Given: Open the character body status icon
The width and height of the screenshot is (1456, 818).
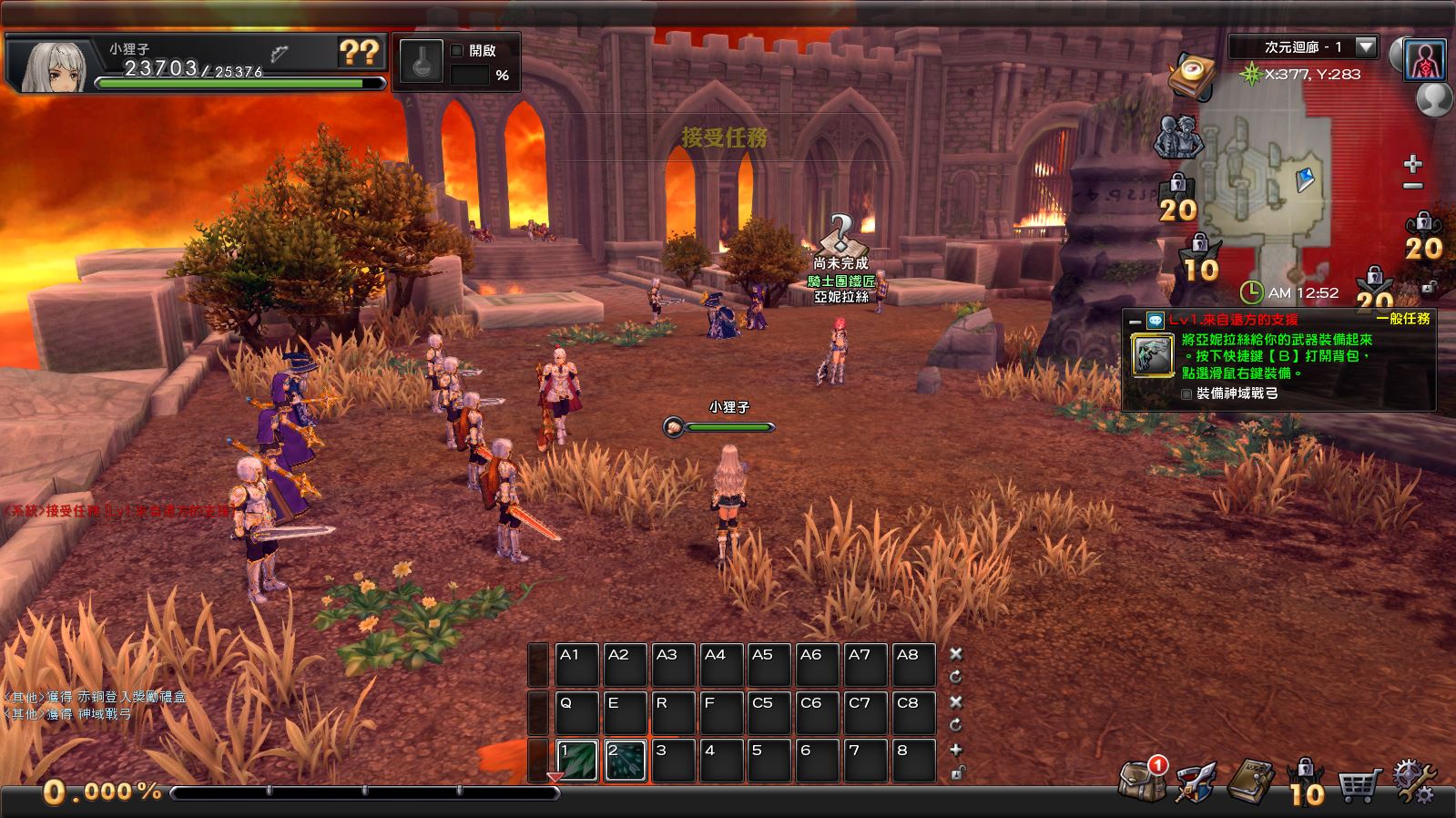Looking at the screenshot, I should tap(1425, 60).
